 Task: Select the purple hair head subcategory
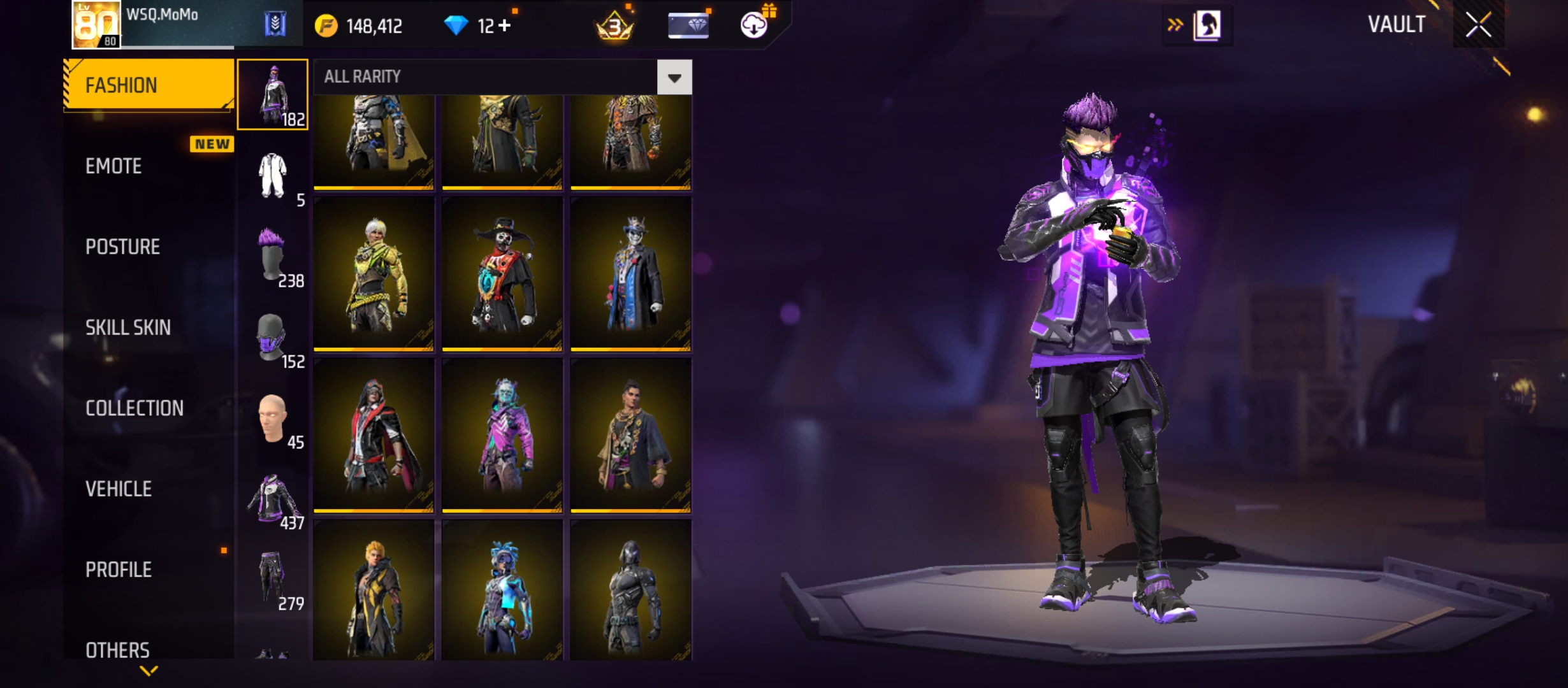pyautogui.click(x=273, y=256)
